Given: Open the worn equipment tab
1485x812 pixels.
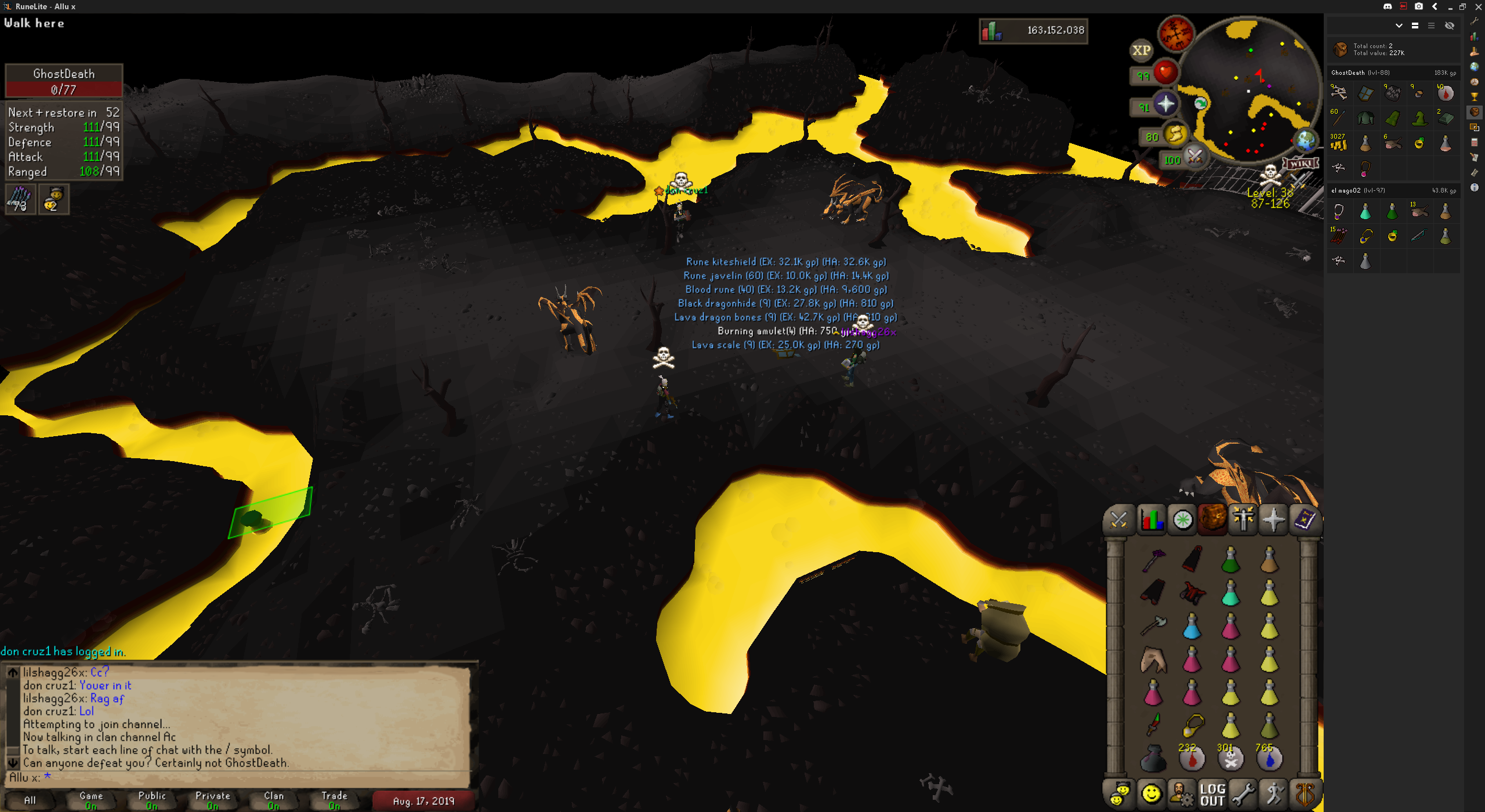Looking at the screenshot, I should [1243, 519].
